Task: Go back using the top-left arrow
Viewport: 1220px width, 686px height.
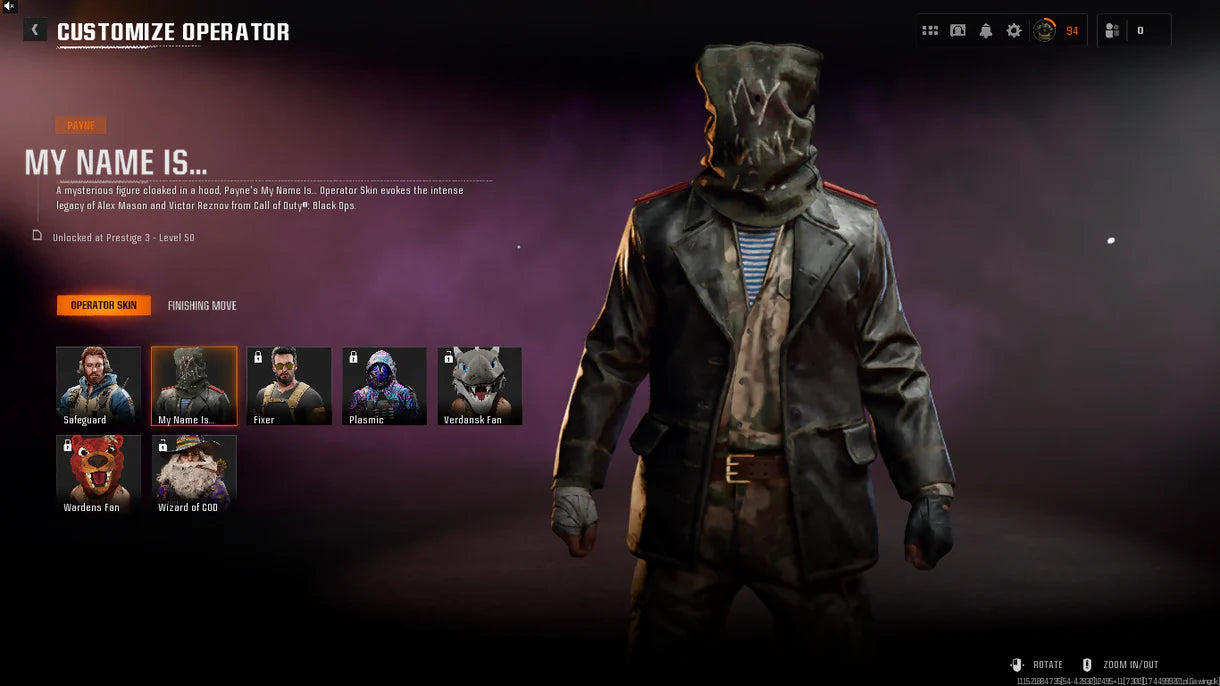Action: (x=35, y=30)
